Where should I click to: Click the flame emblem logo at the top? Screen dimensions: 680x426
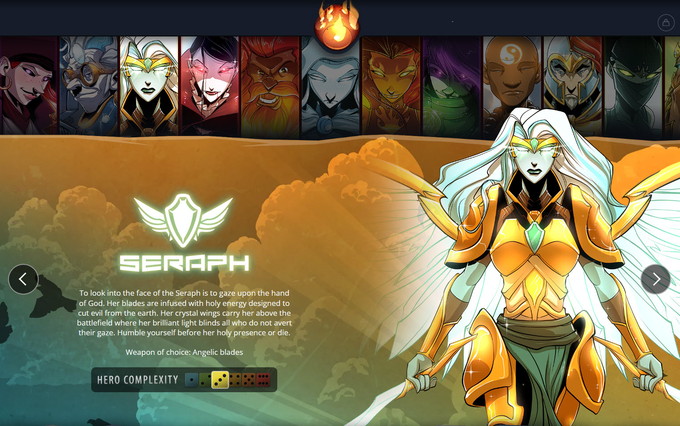(337, 24)
